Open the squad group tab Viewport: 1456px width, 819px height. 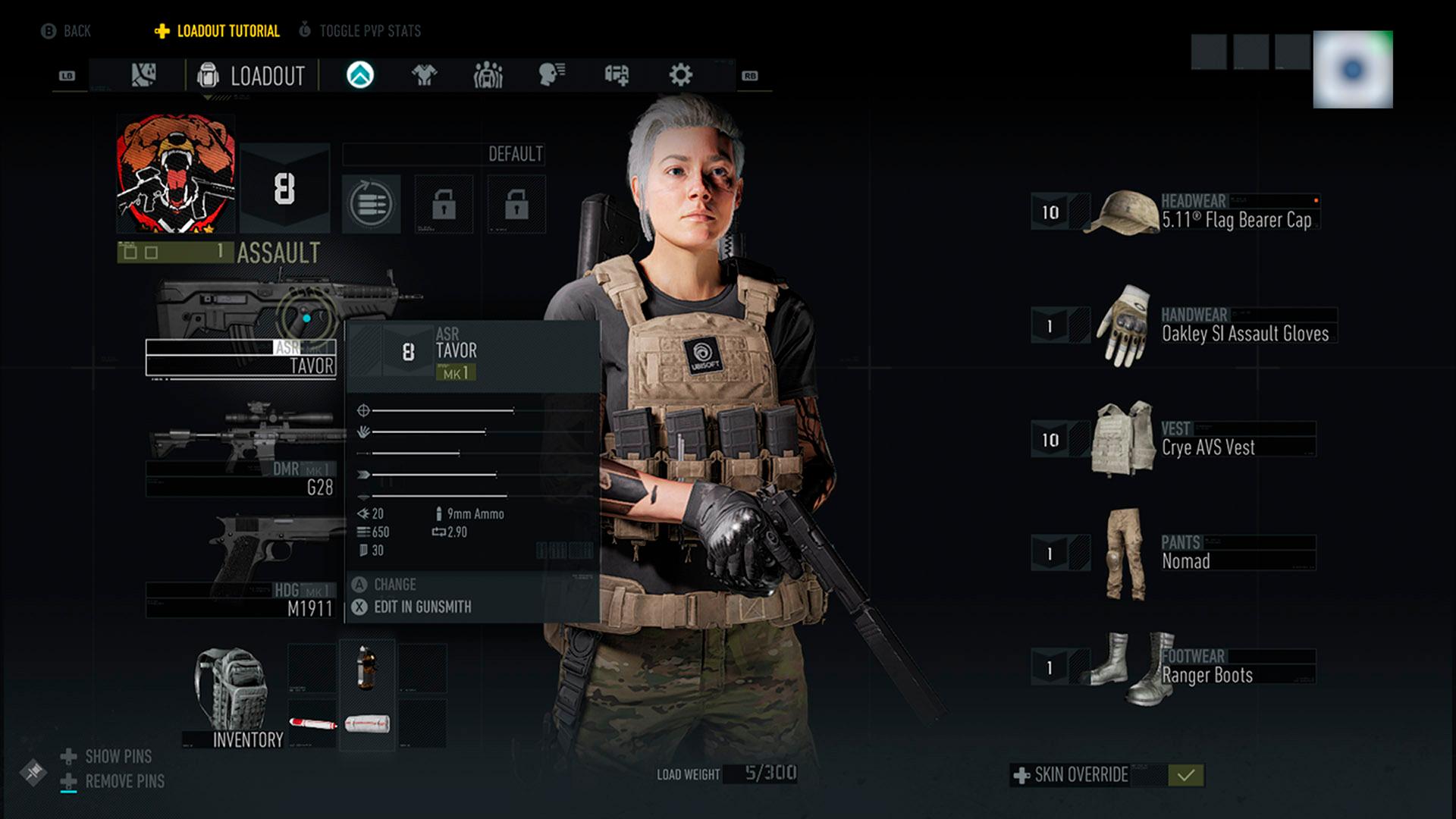488,75
